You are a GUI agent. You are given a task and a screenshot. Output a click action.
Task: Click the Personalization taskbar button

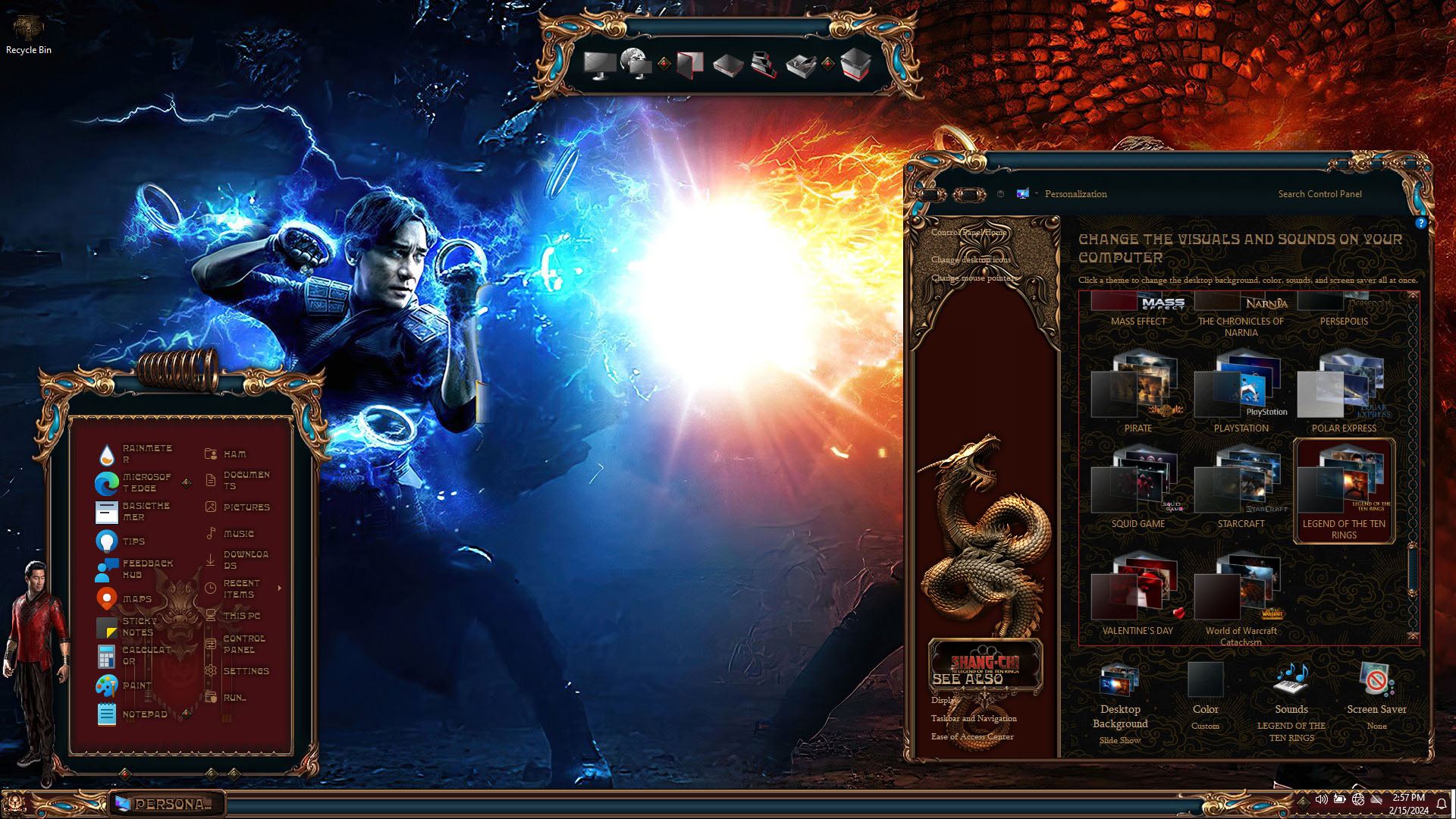168,804
